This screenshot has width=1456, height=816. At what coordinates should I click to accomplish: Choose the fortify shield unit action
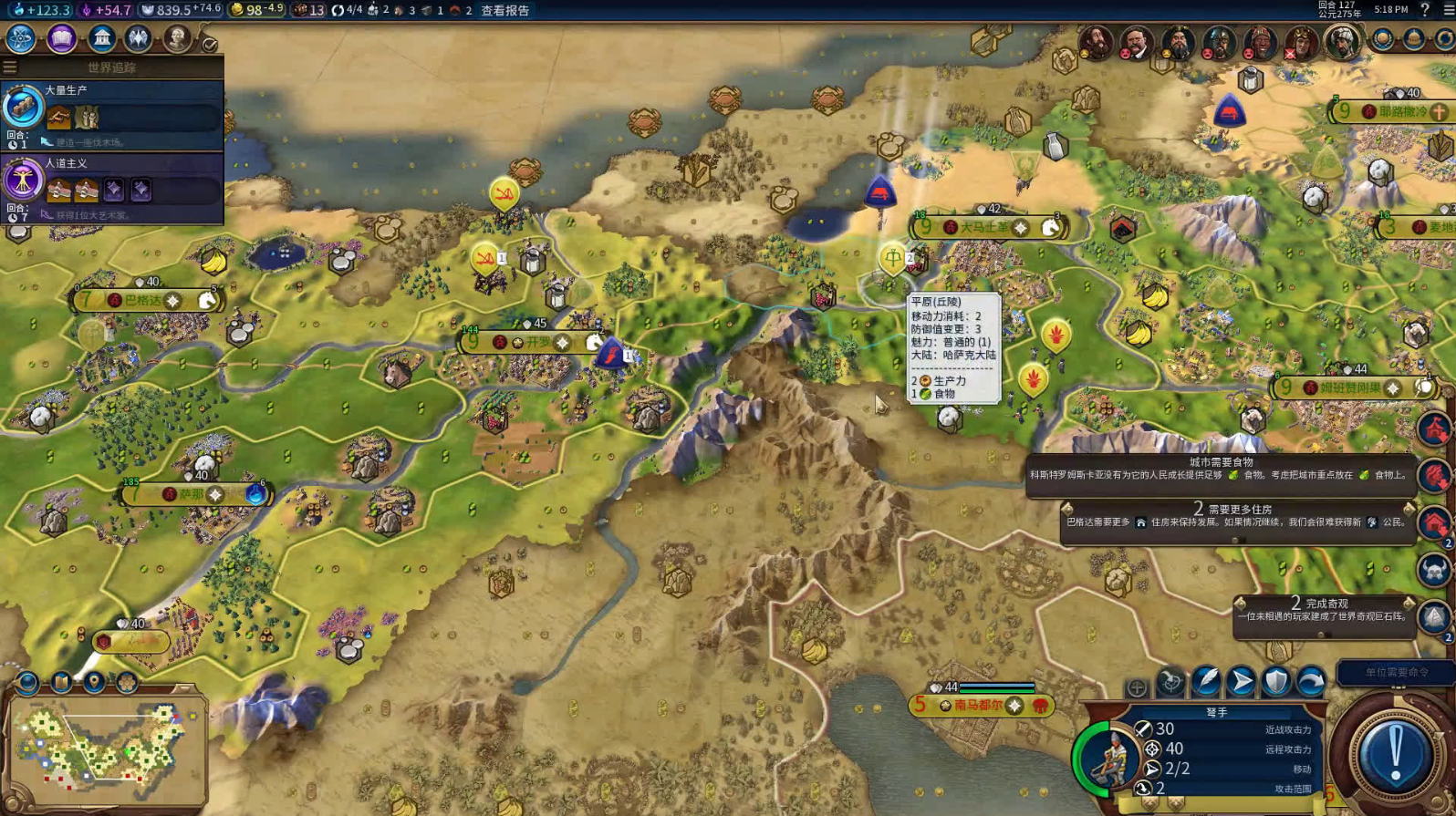[1276, 681]
